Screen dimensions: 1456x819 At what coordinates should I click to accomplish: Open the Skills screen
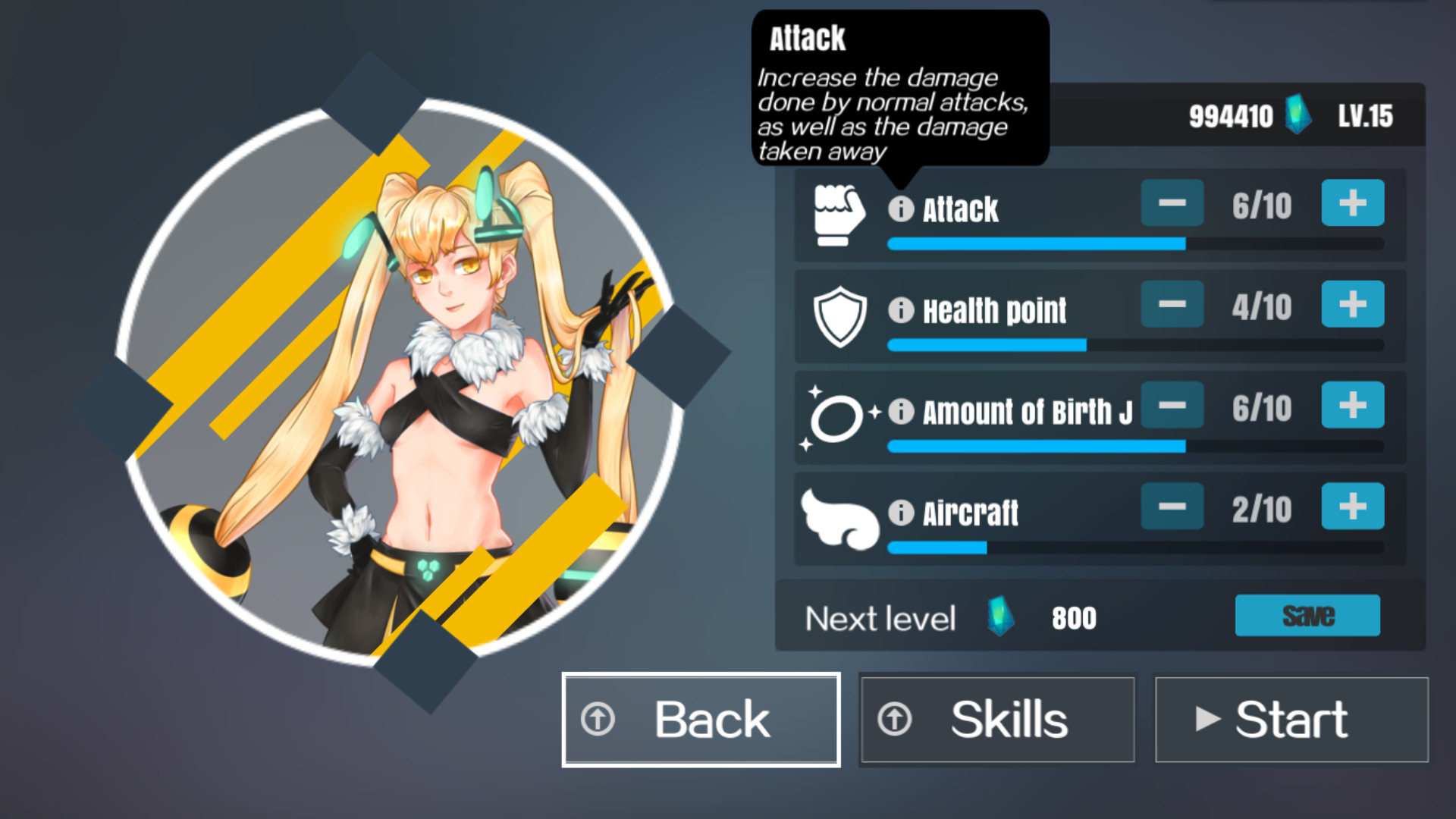997,719
